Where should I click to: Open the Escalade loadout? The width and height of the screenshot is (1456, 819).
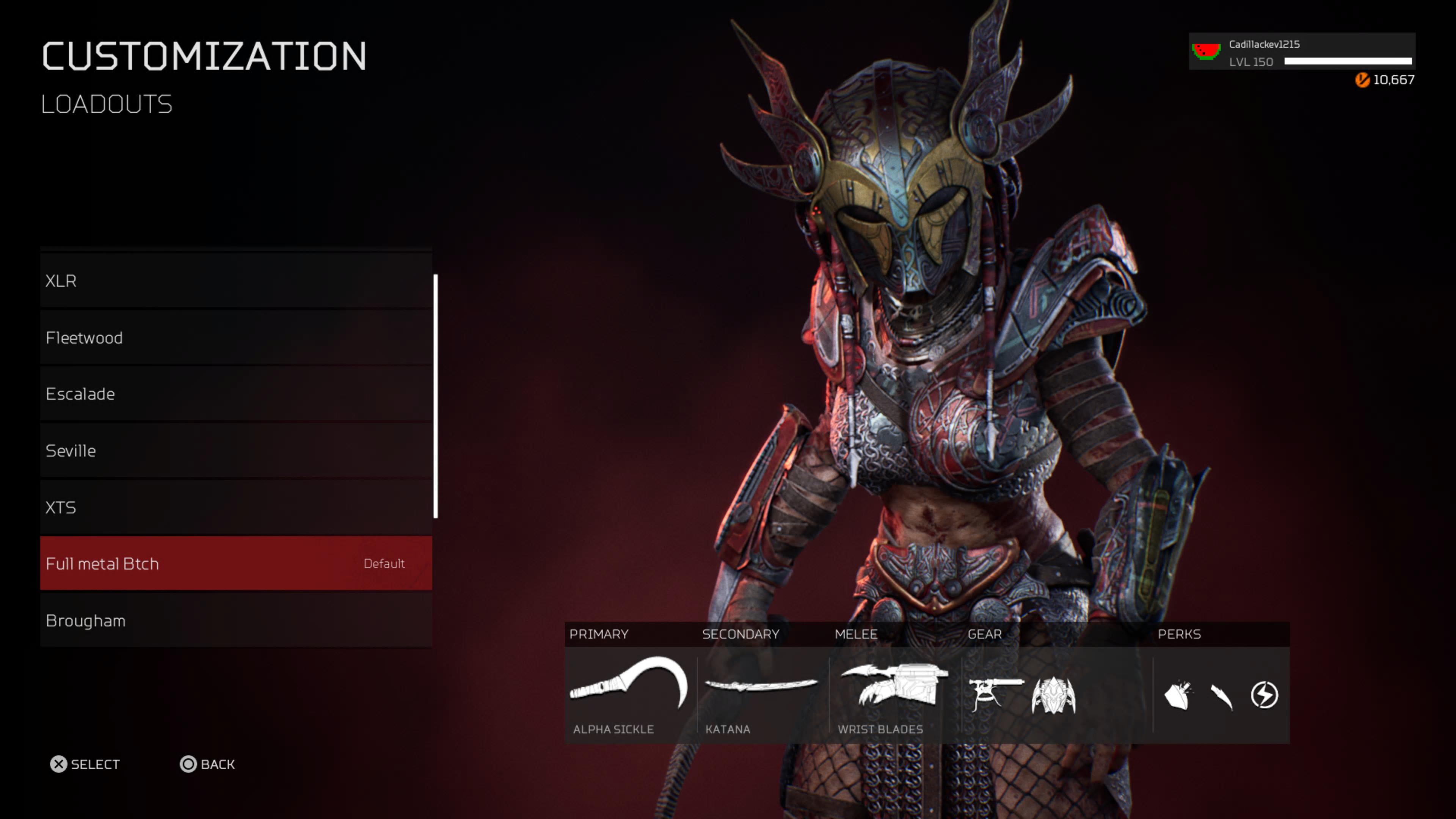tap(236, 394)
